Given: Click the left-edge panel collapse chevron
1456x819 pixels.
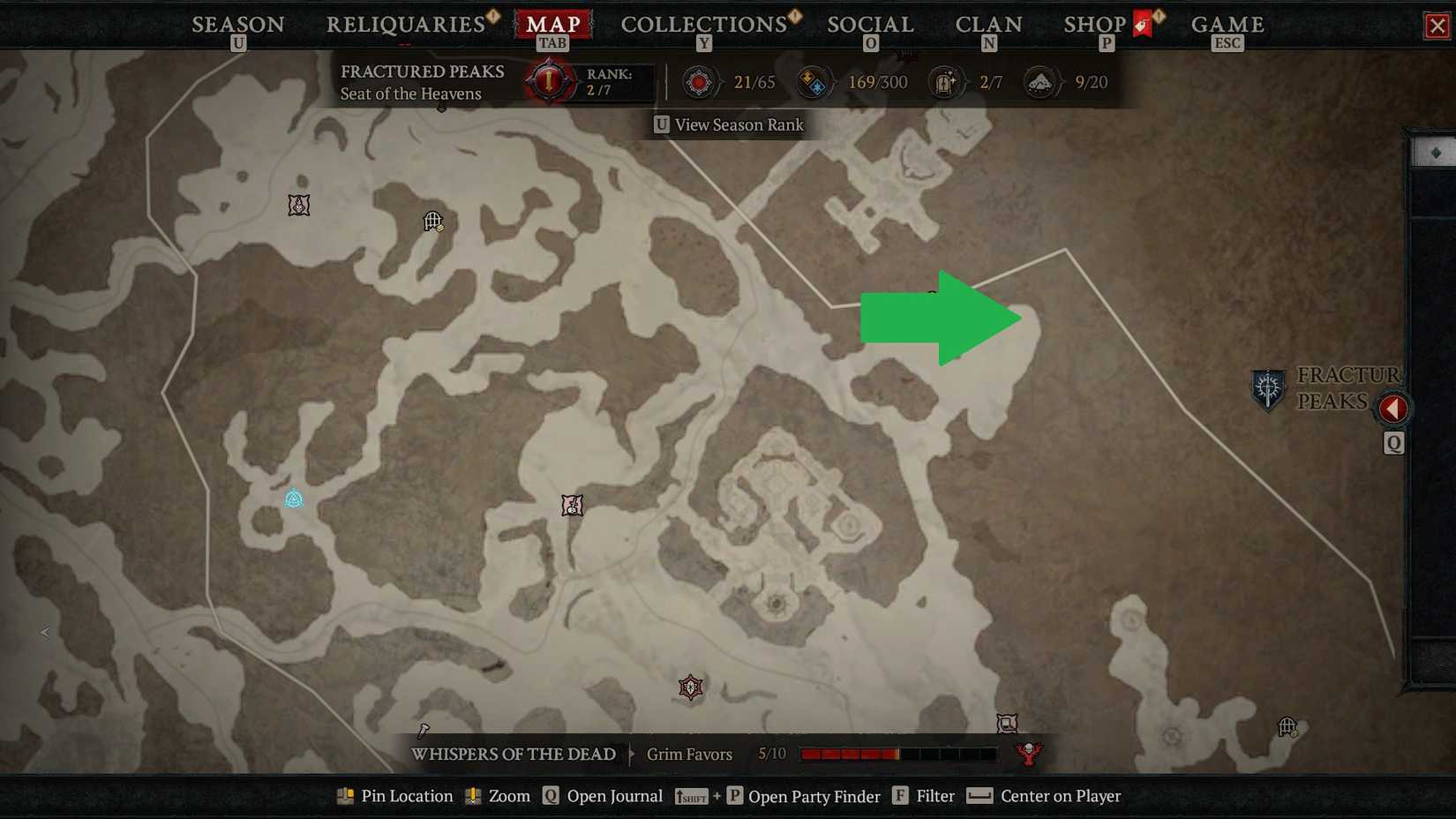Looking at the screenshot, I should [x=42, y=632].
